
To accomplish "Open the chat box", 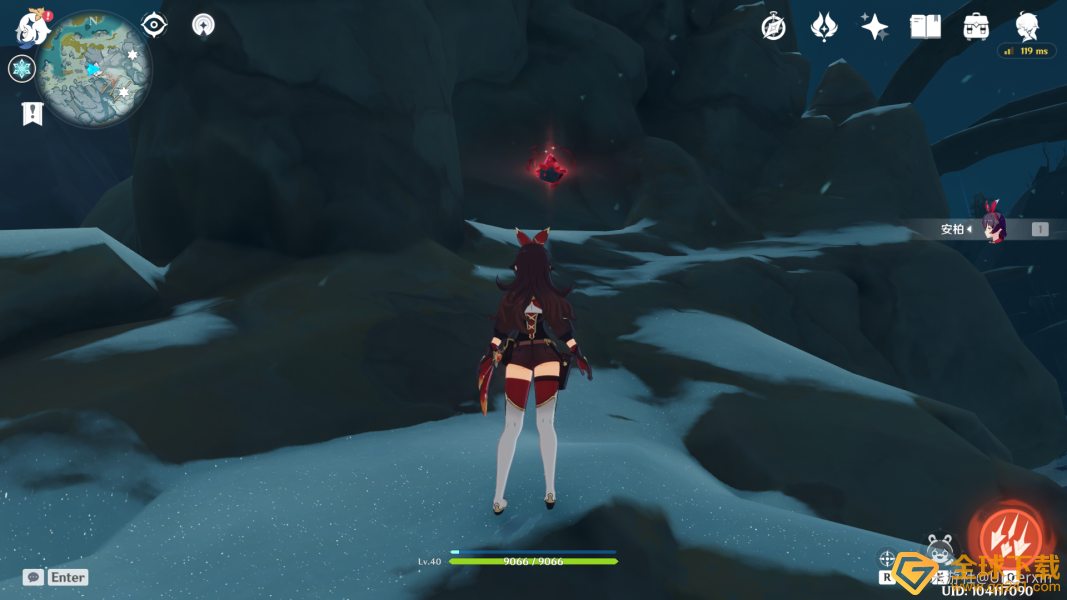I will (x=34, y=577).
